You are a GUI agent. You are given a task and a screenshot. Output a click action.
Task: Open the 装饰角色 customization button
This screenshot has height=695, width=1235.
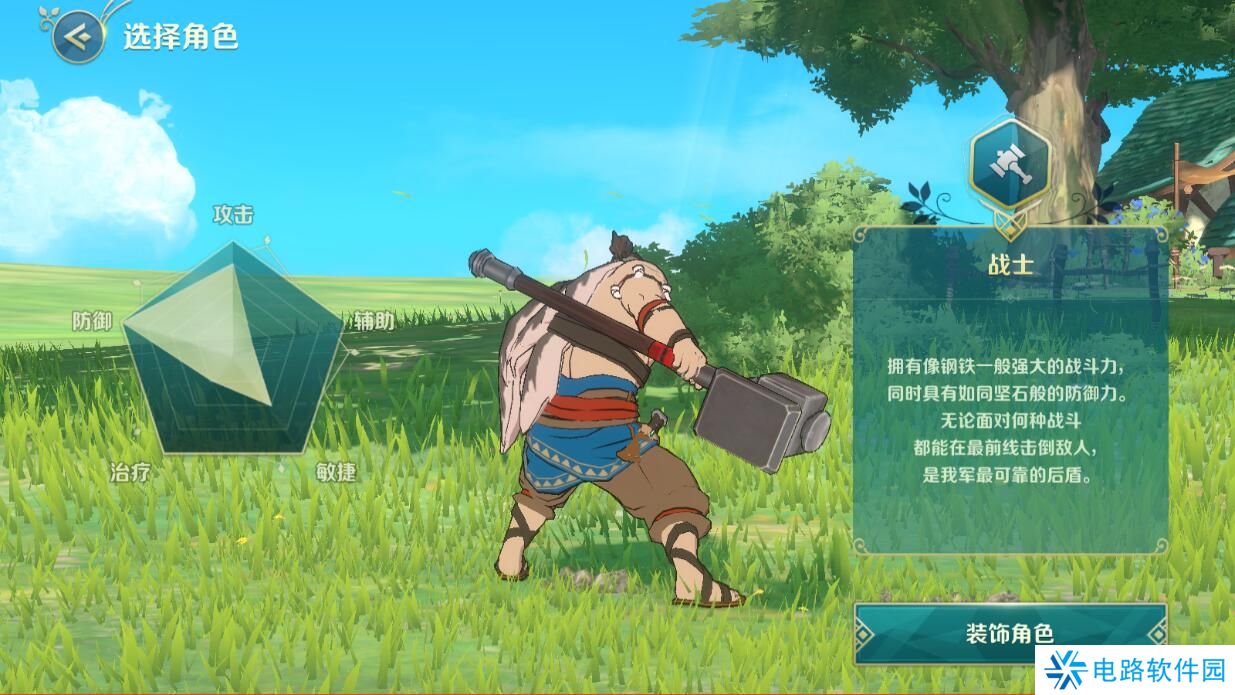click(x=1009, y=633)
